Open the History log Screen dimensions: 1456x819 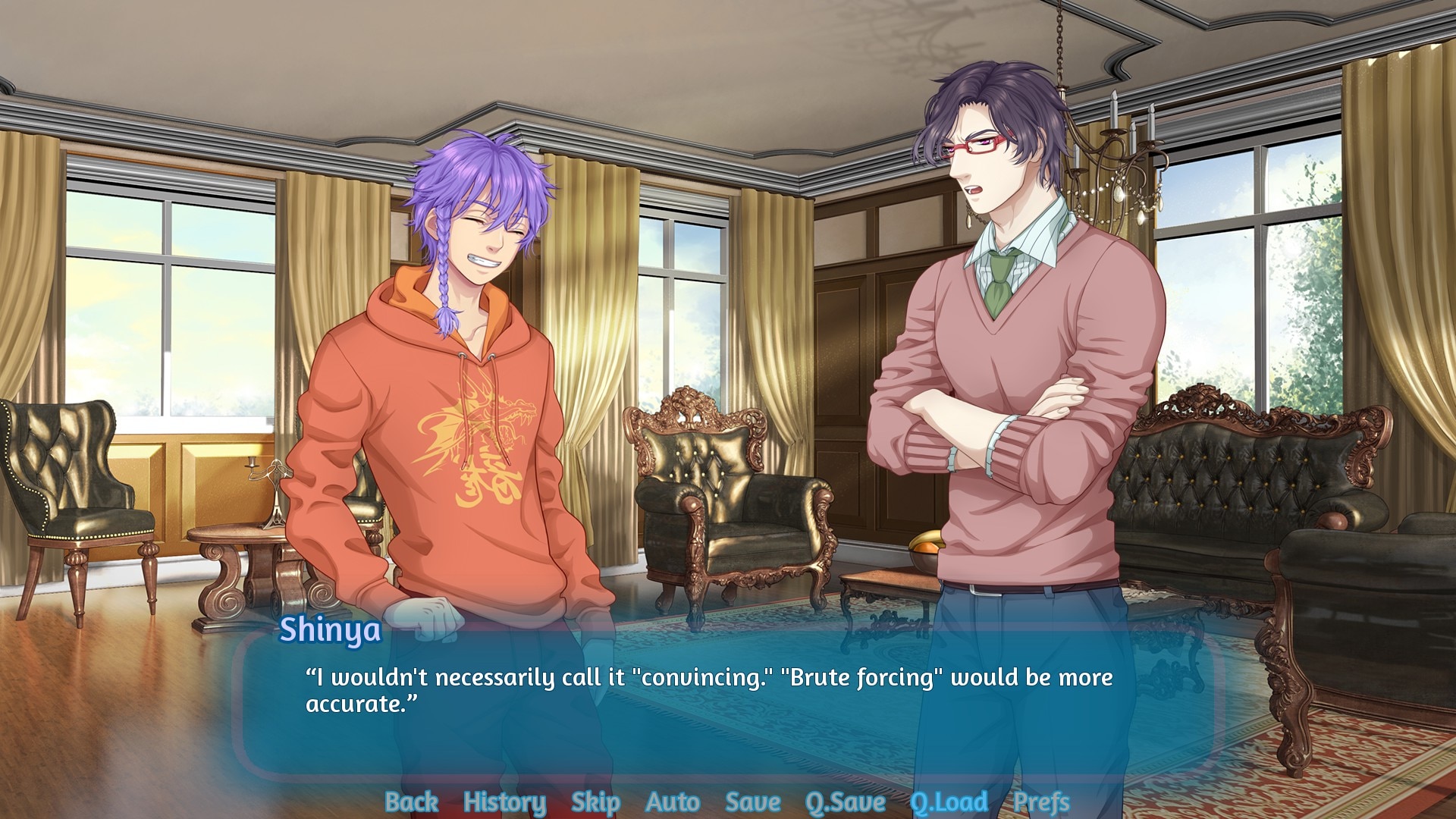click(x=504, y=802)
